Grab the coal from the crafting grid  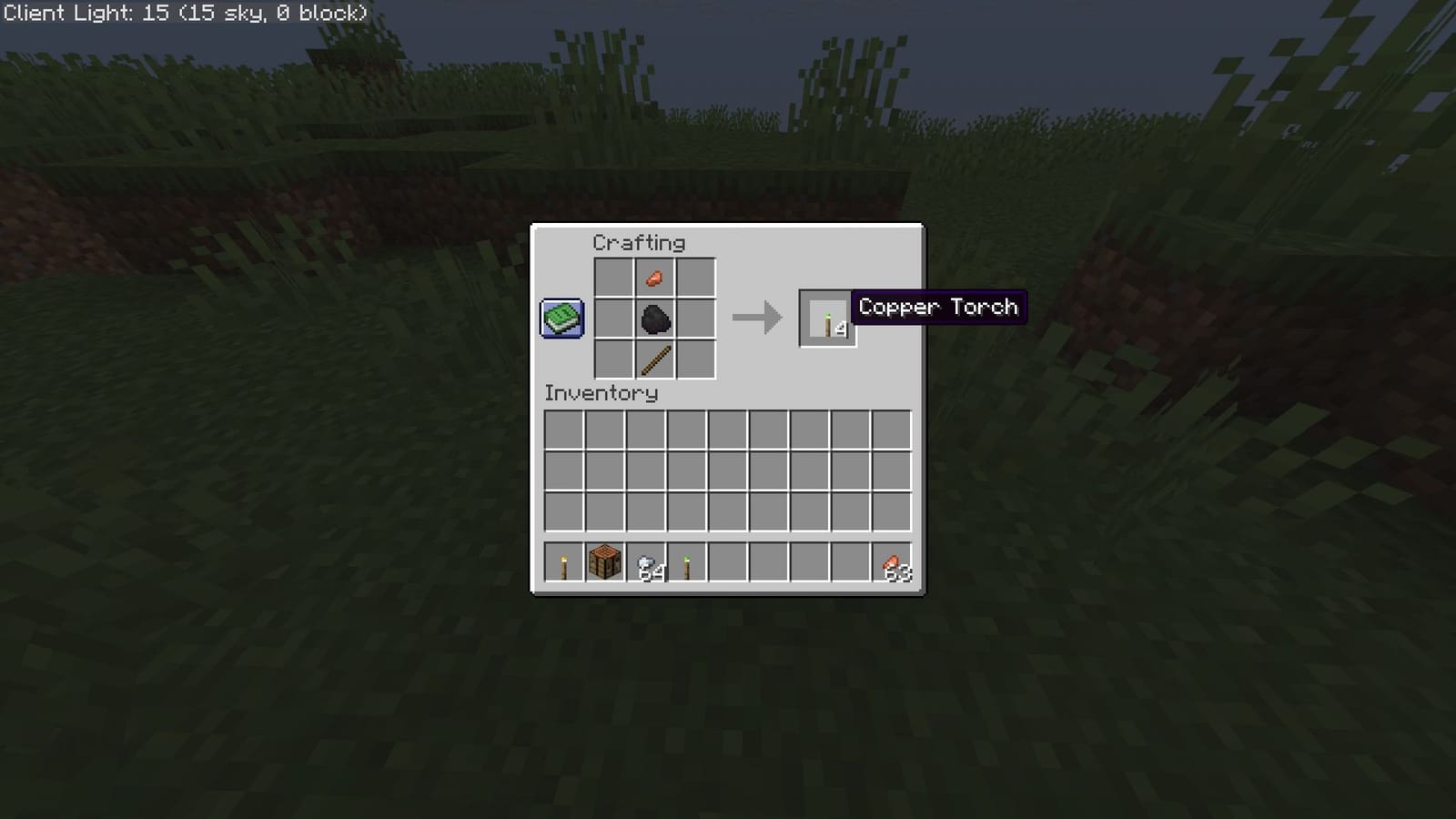[655, 318]
